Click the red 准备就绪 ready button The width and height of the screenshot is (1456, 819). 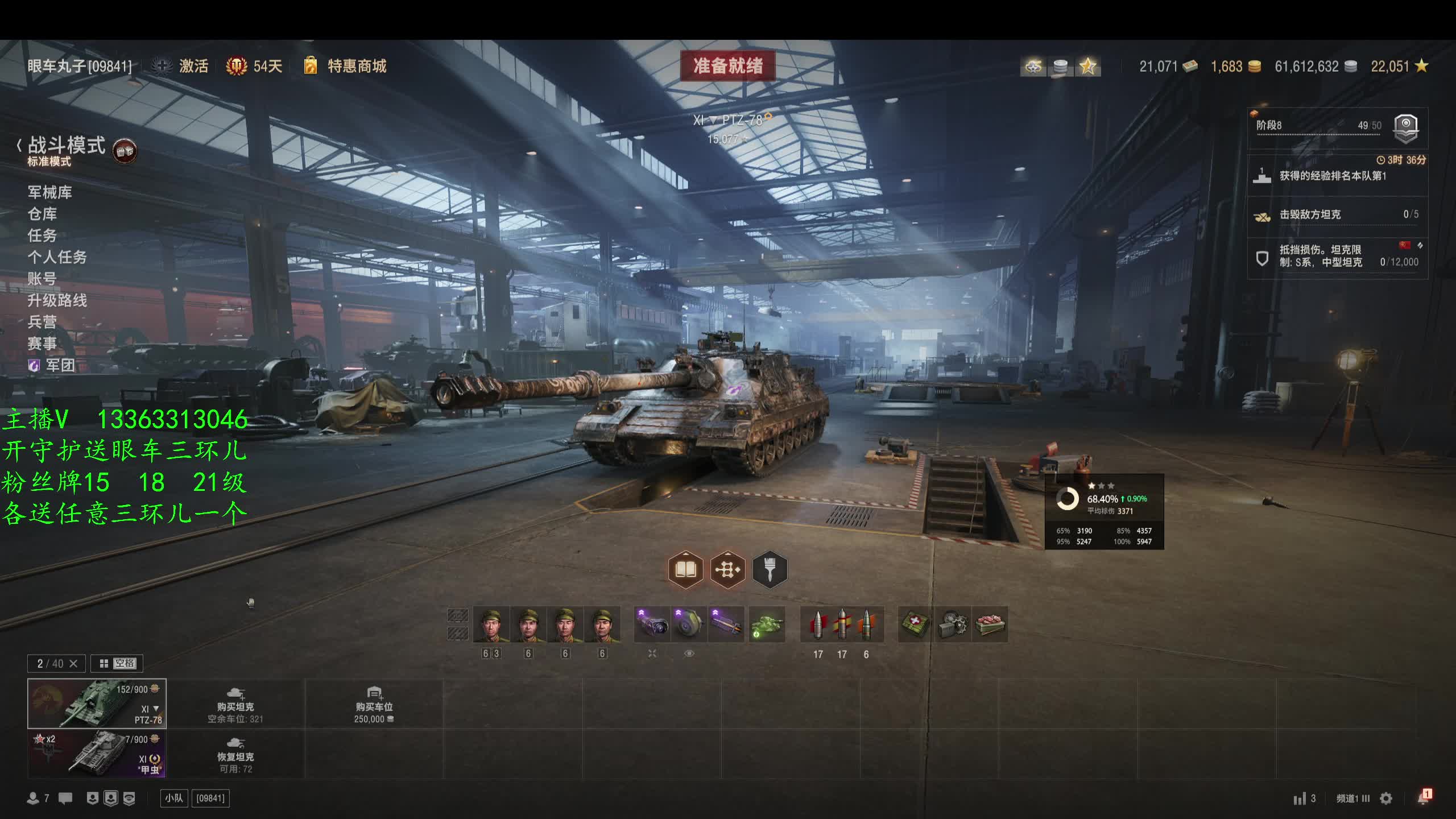click(727, 66)
